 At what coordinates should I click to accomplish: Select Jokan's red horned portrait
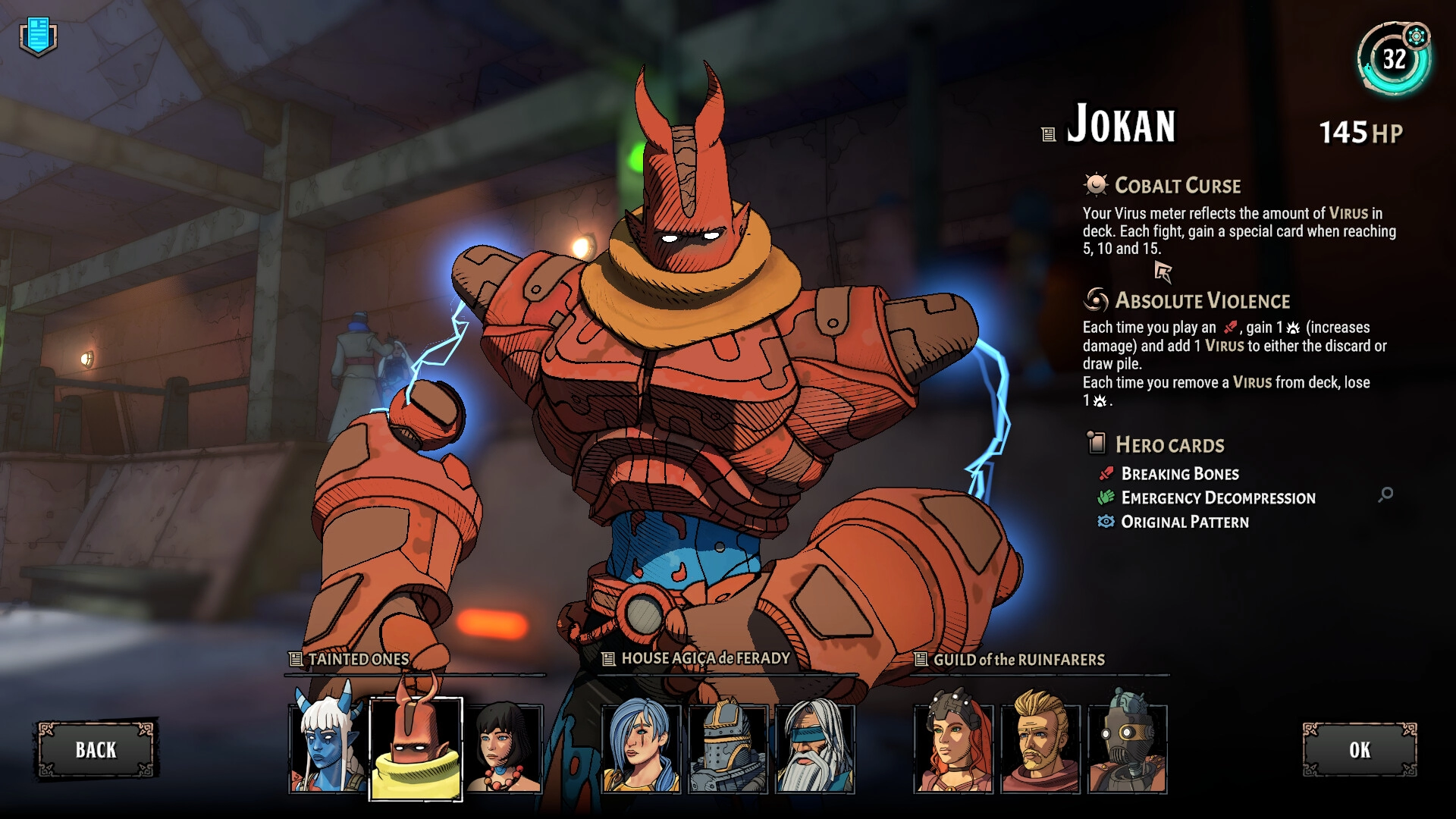(416, 748)
